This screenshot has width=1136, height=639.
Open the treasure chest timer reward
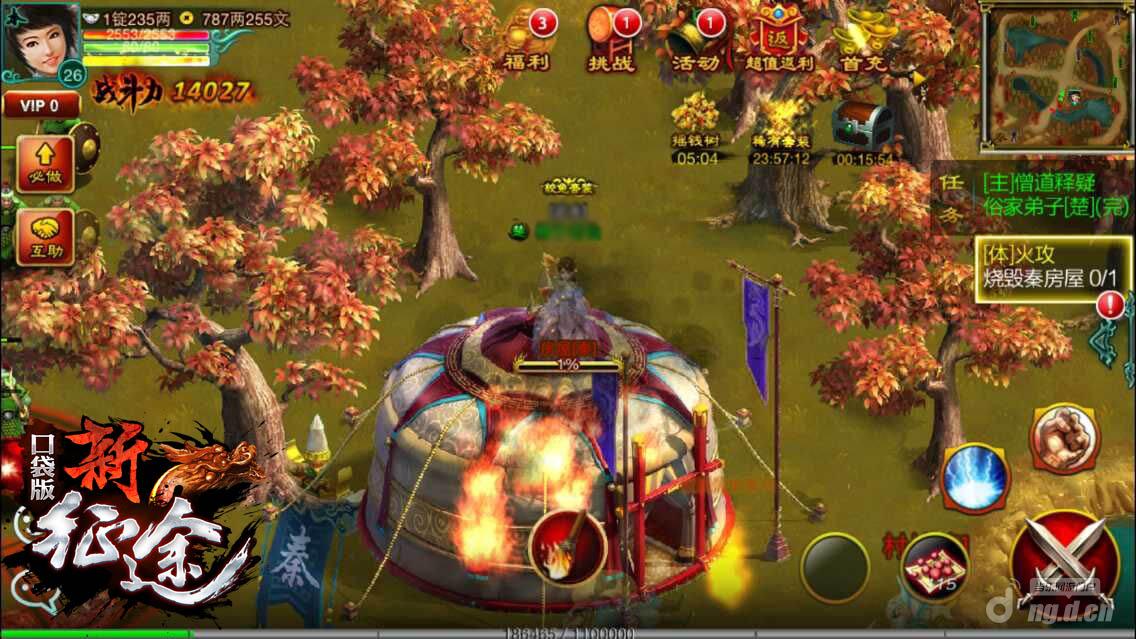tap(863, 128)
